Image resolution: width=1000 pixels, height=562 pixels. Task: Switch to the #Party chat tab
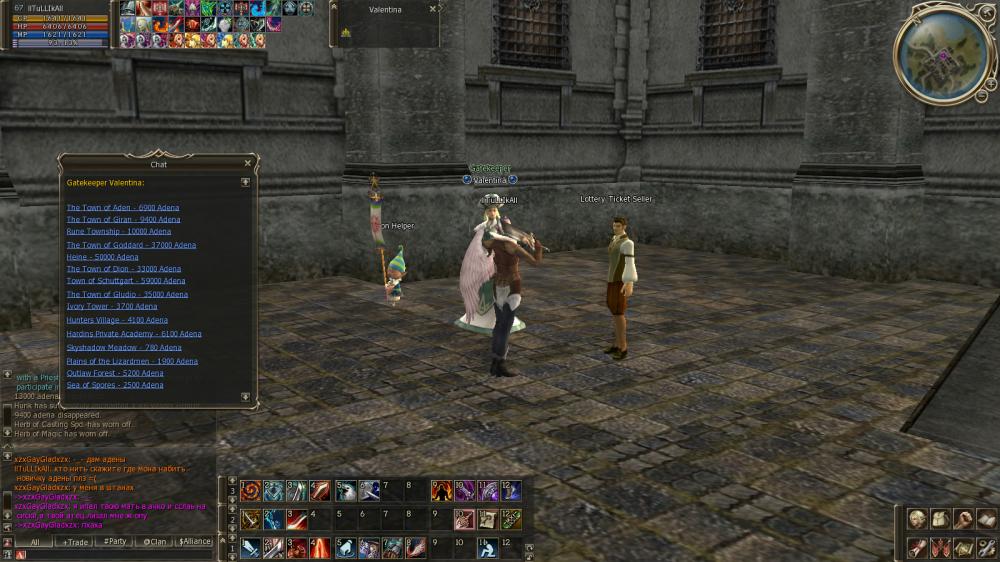click(x=115, y=541)
